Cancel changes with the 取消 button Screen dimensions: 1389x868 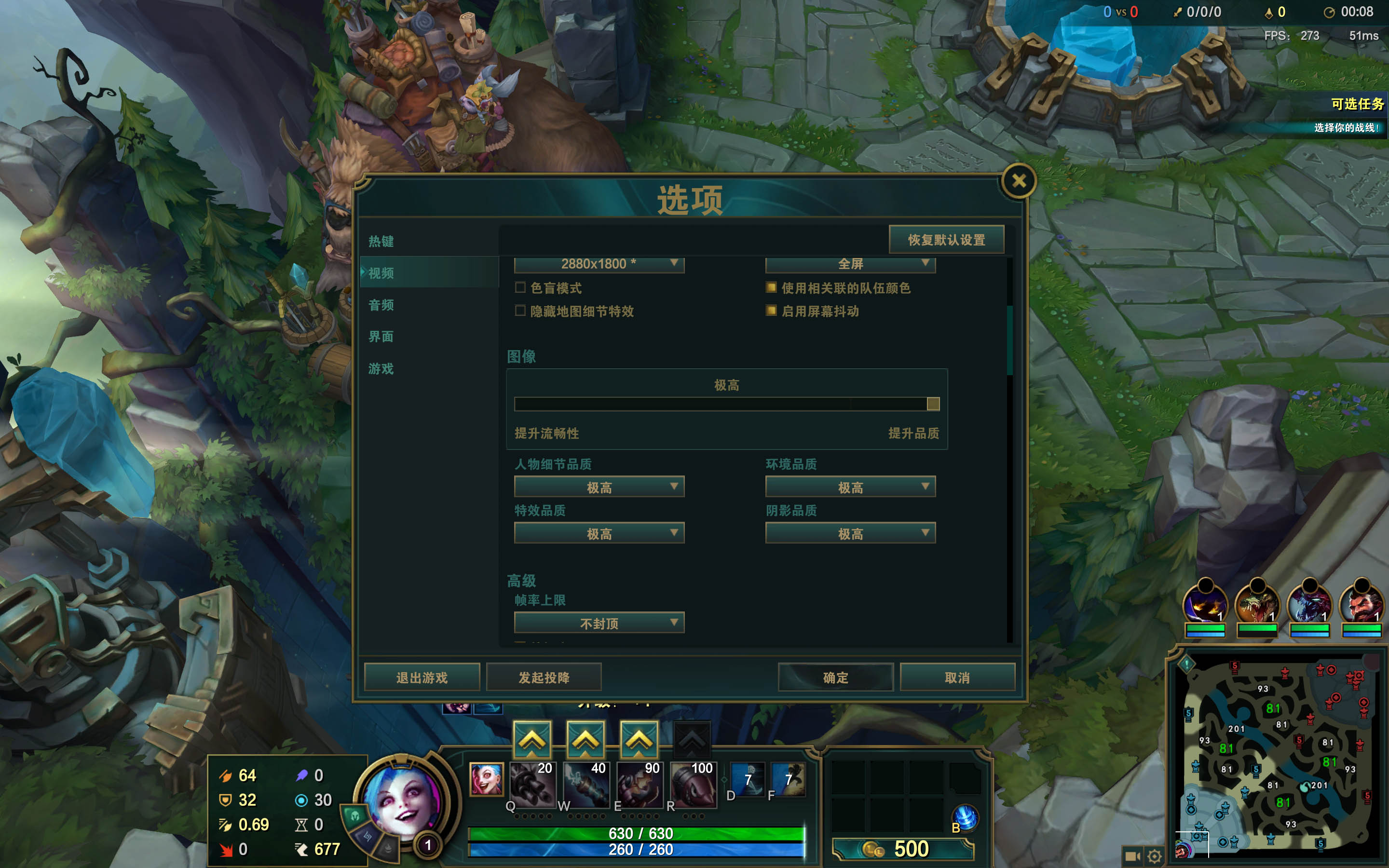957,678
